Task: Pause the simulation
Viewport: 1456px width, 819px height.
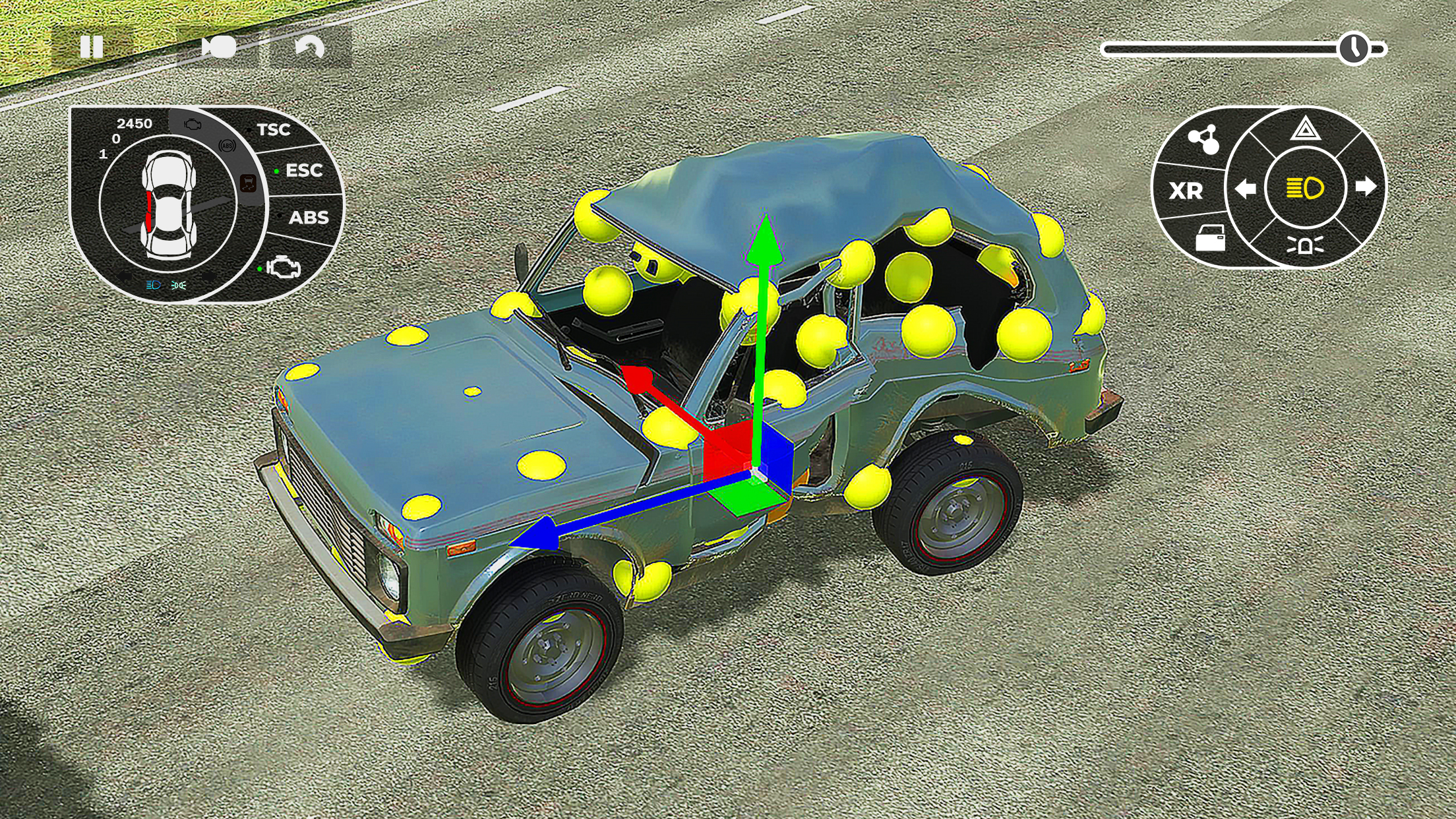Action: pyautogui.click(x=92, y=45)
